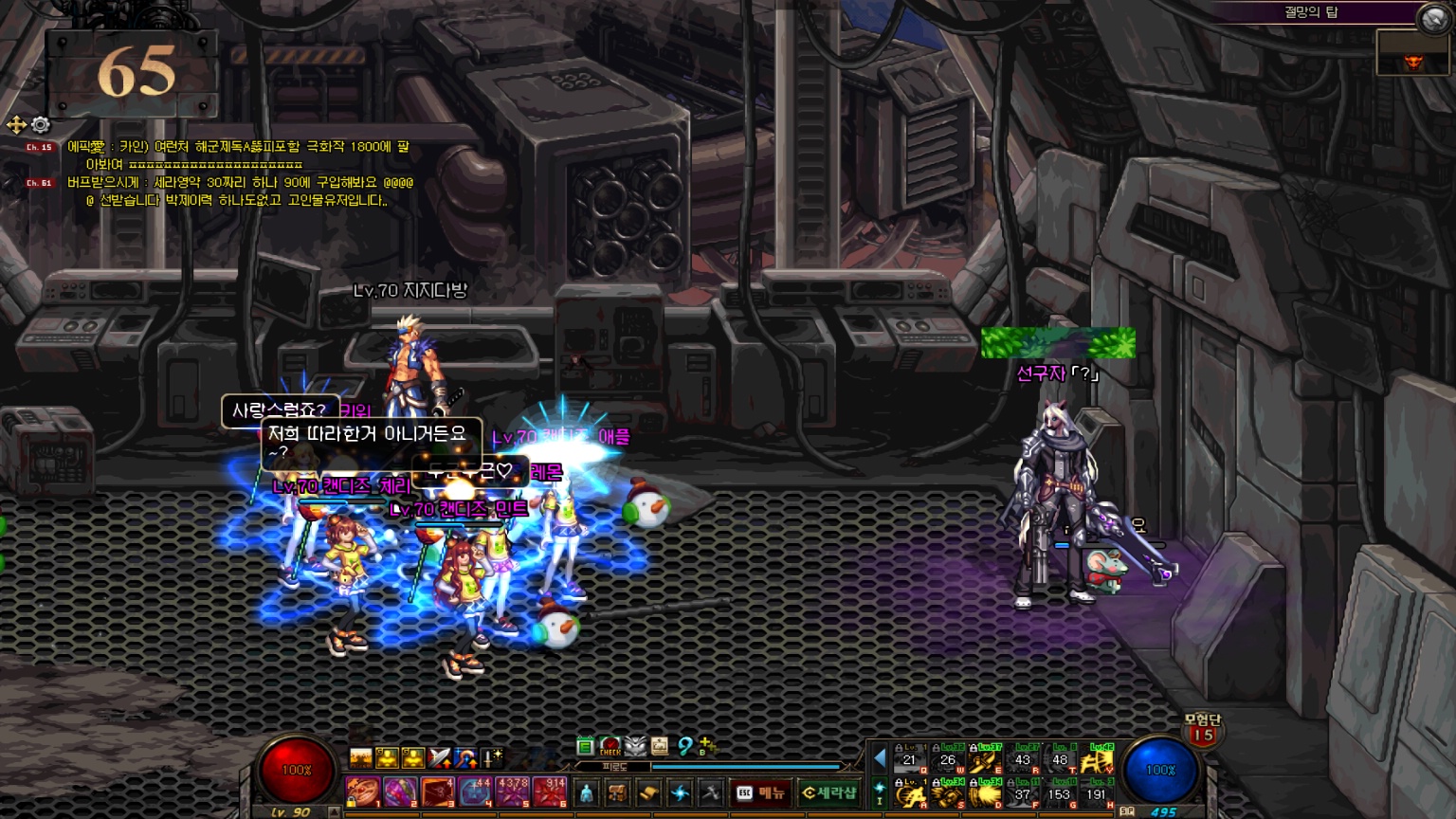Activate the yellow skill on key Y
The image size is (1456, 819).
(x=1097, y=759)
